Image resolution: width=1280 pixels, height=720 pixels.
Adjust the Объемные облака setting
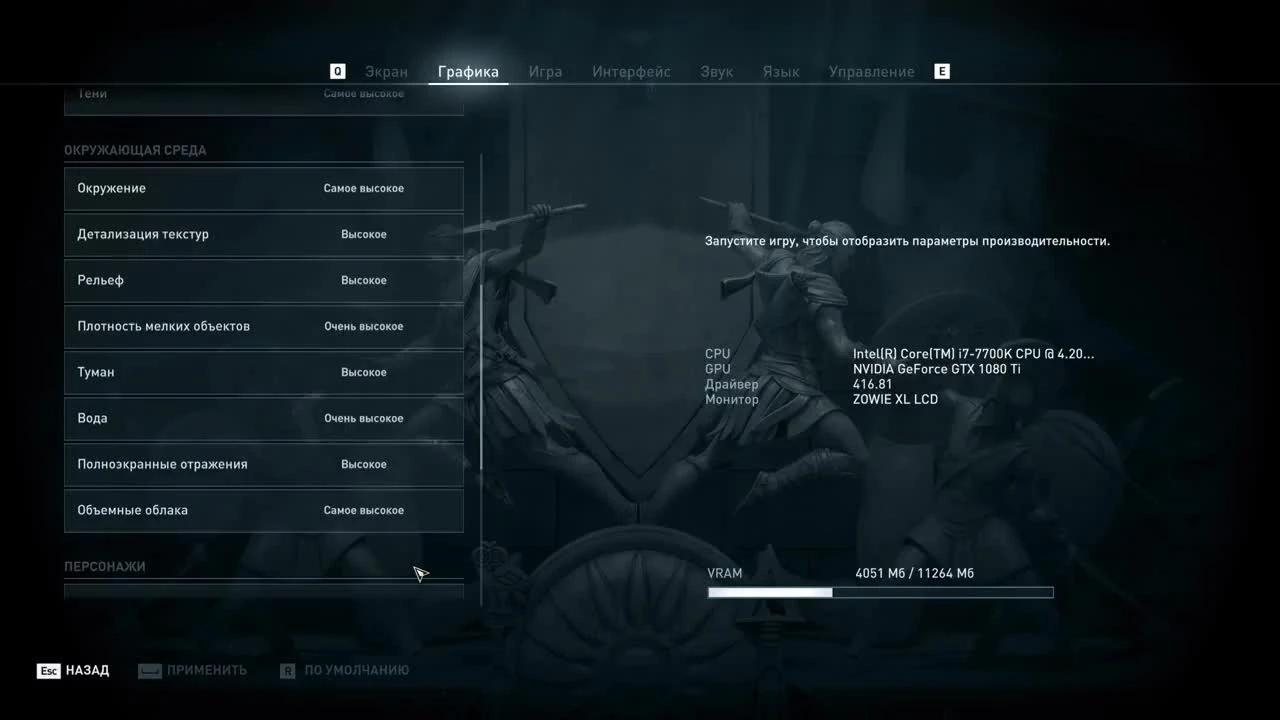[x=264, y=510]
